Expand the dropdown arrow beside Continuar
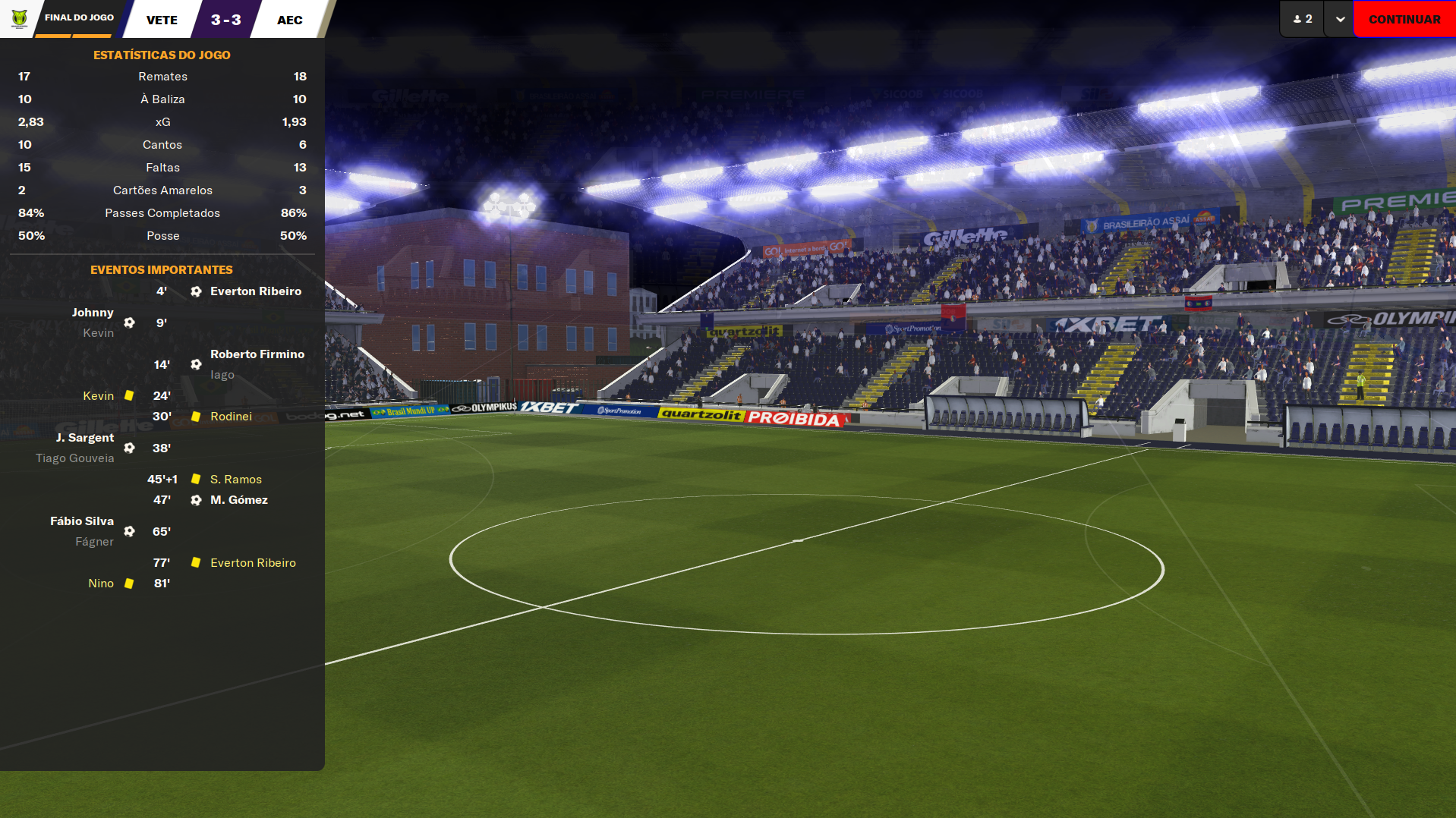Screen dimensions: 1456x818 click(1340, 19)
